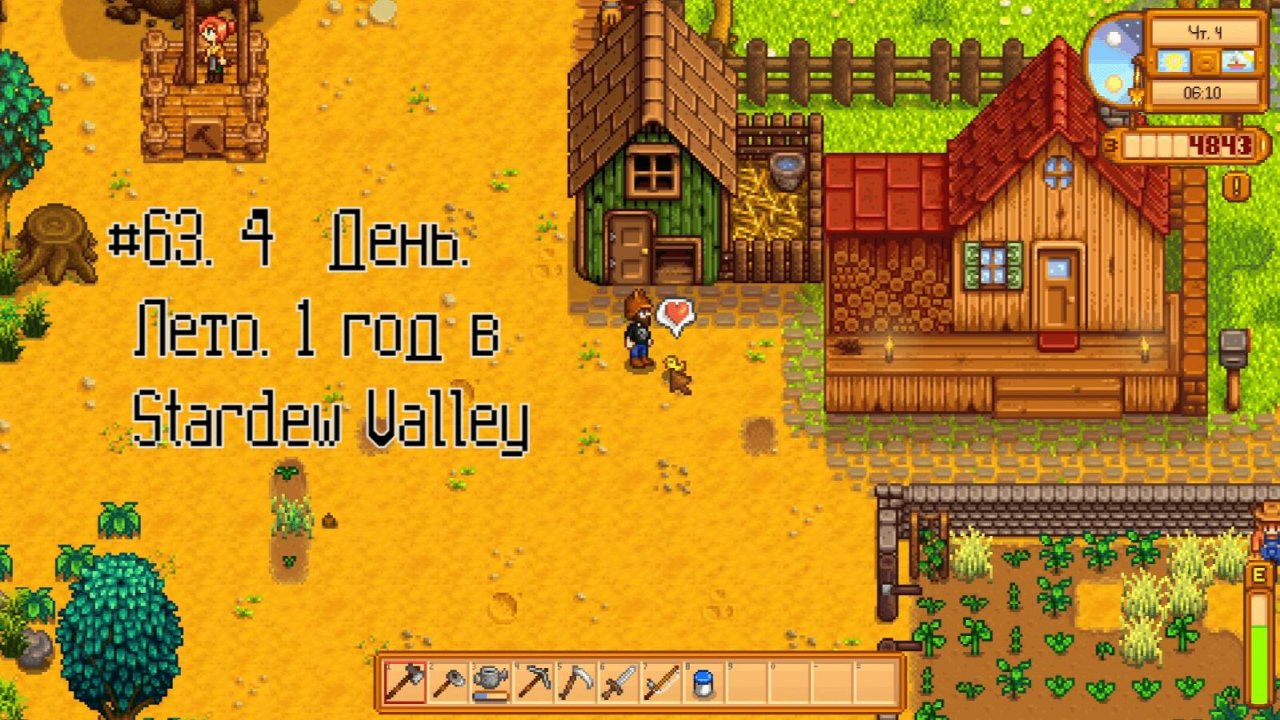Equip the Milk Pail in toolbar slot 8

[704, 683]
